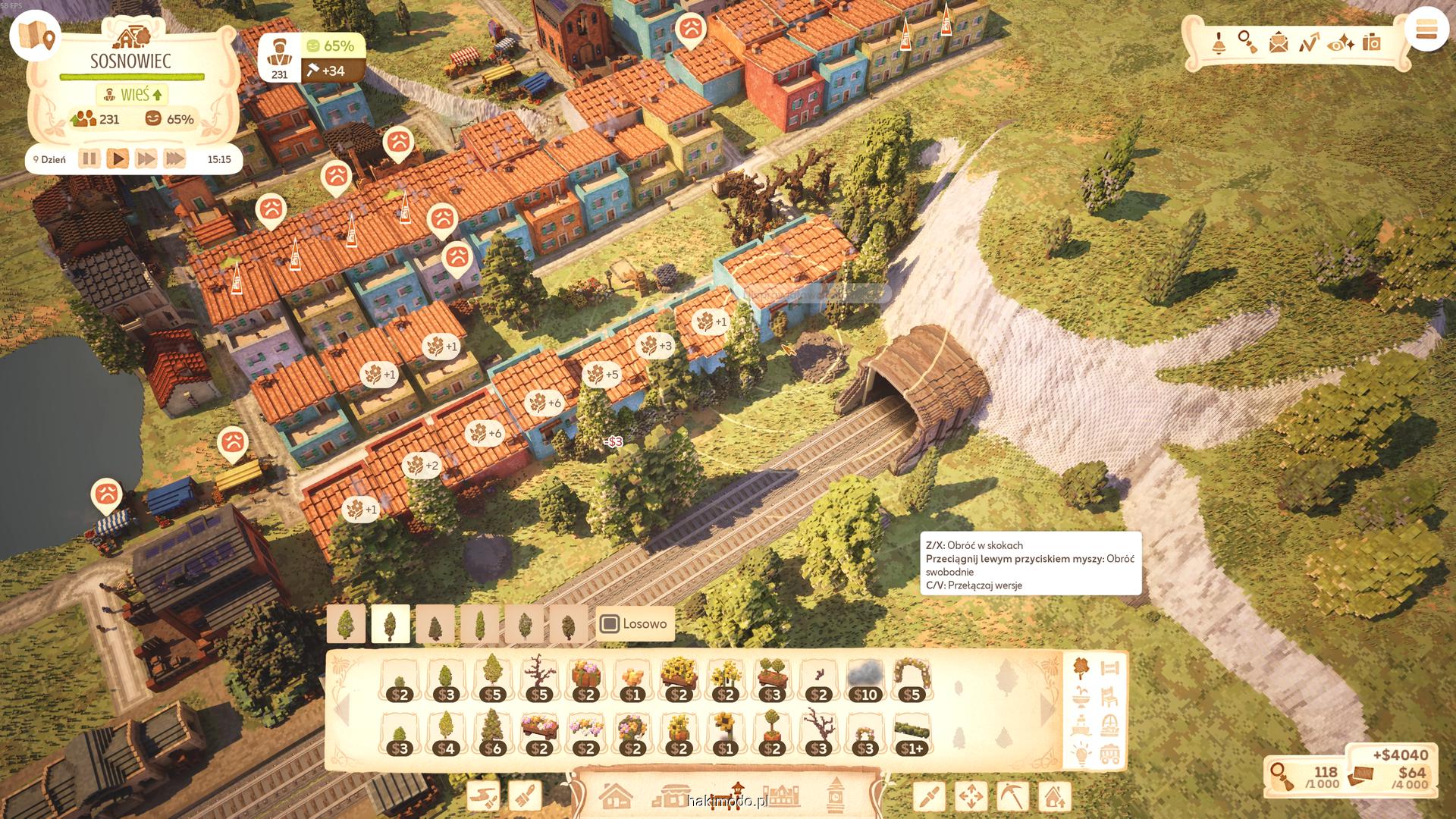Pick the $1+ hedge decoration
The image size is (1456, 819).
912,734
